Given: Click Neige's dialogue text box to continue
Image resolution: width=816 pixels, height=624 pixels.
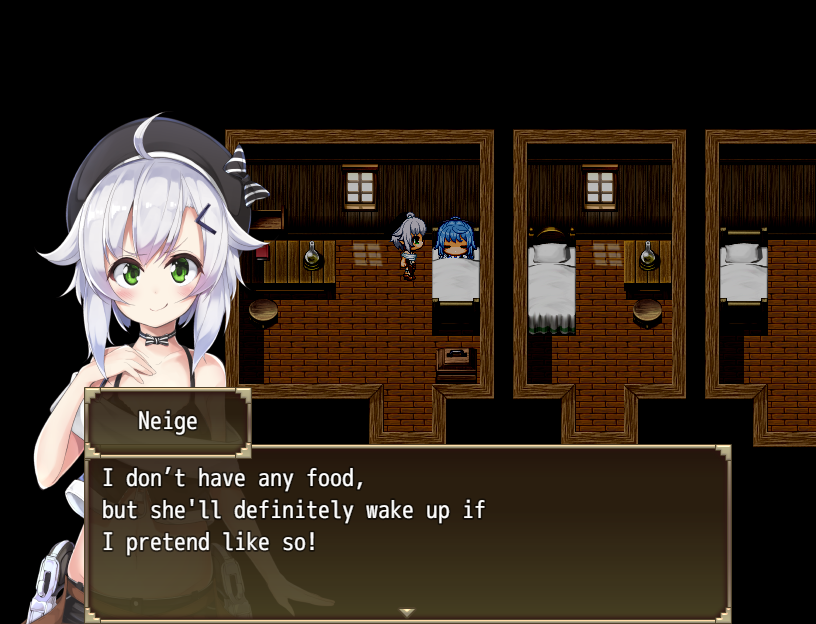Looking at the screenshot, I should [x=408, y=532].
